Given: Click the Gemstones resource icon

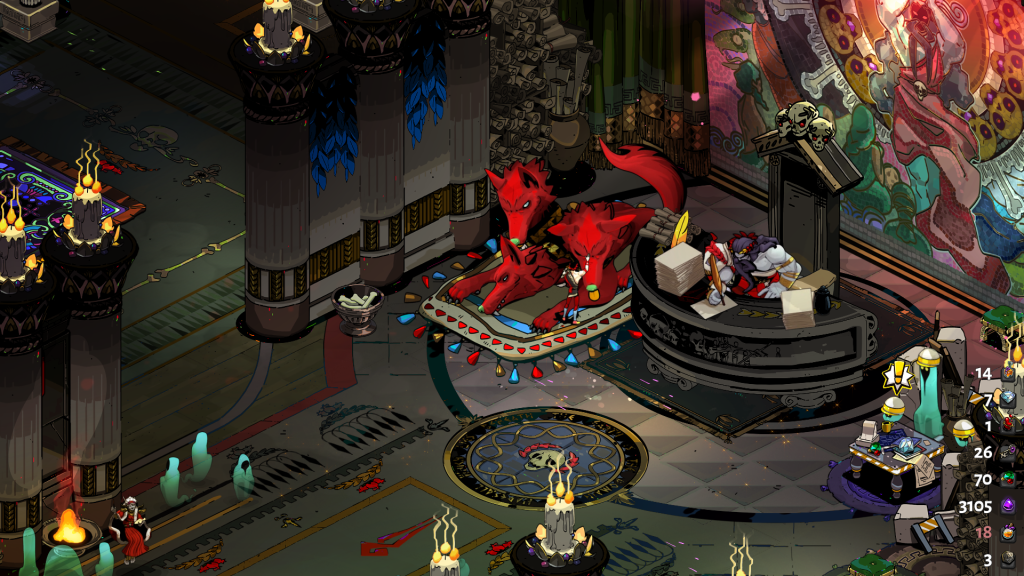Looking at the screenshot, I should (x=1009, y=479).
